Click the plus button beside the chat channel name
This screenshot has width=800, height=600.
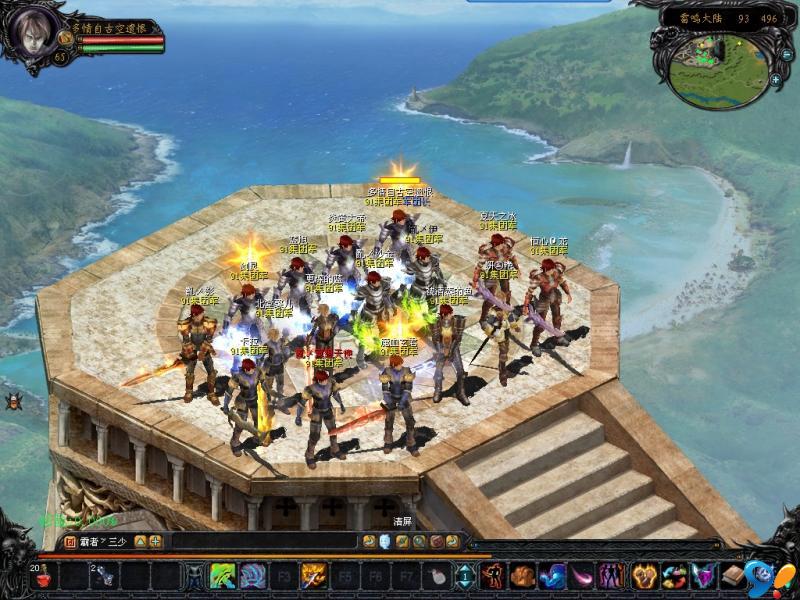(156, 541)
